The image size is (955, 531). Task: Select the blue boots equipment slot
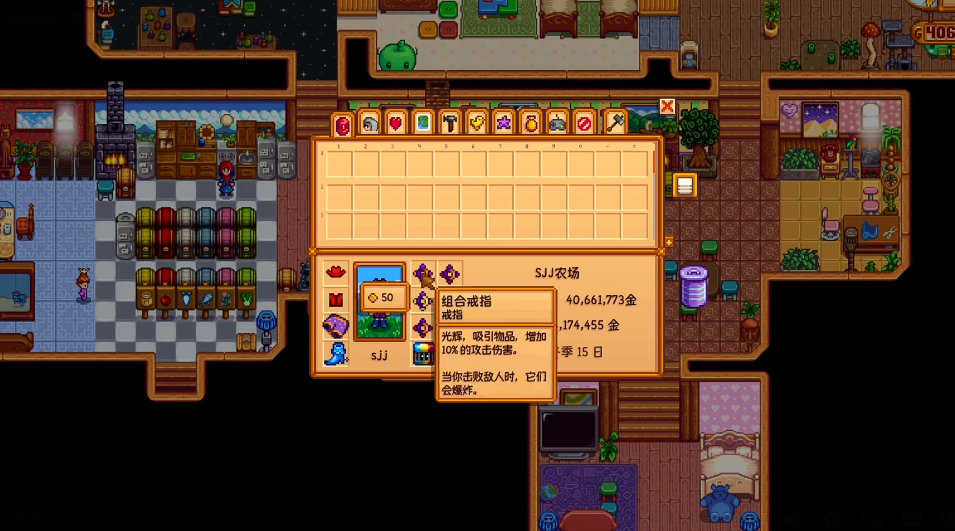[x=336, y=353]
